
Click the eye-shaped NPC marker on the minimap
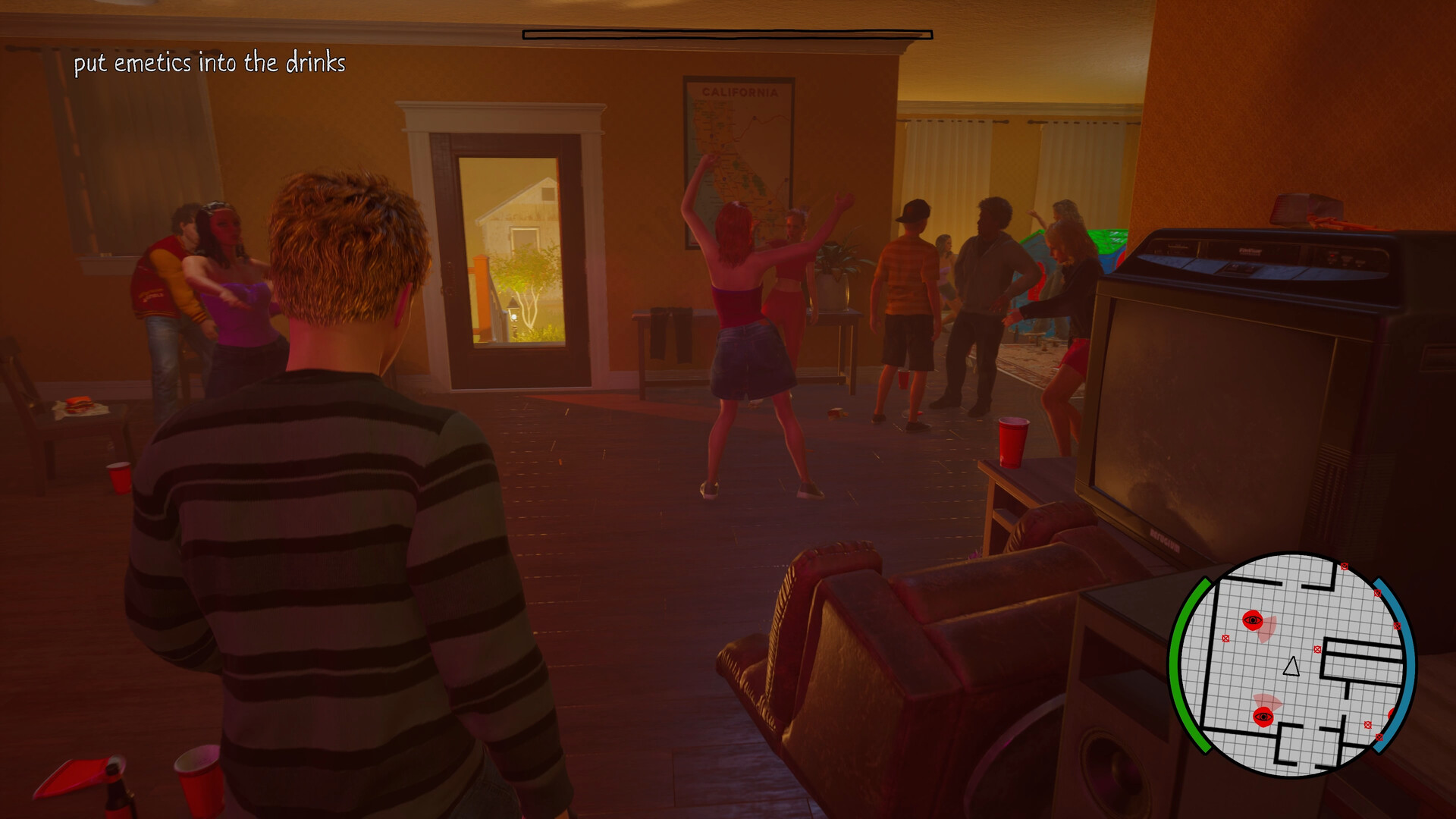1253,620
